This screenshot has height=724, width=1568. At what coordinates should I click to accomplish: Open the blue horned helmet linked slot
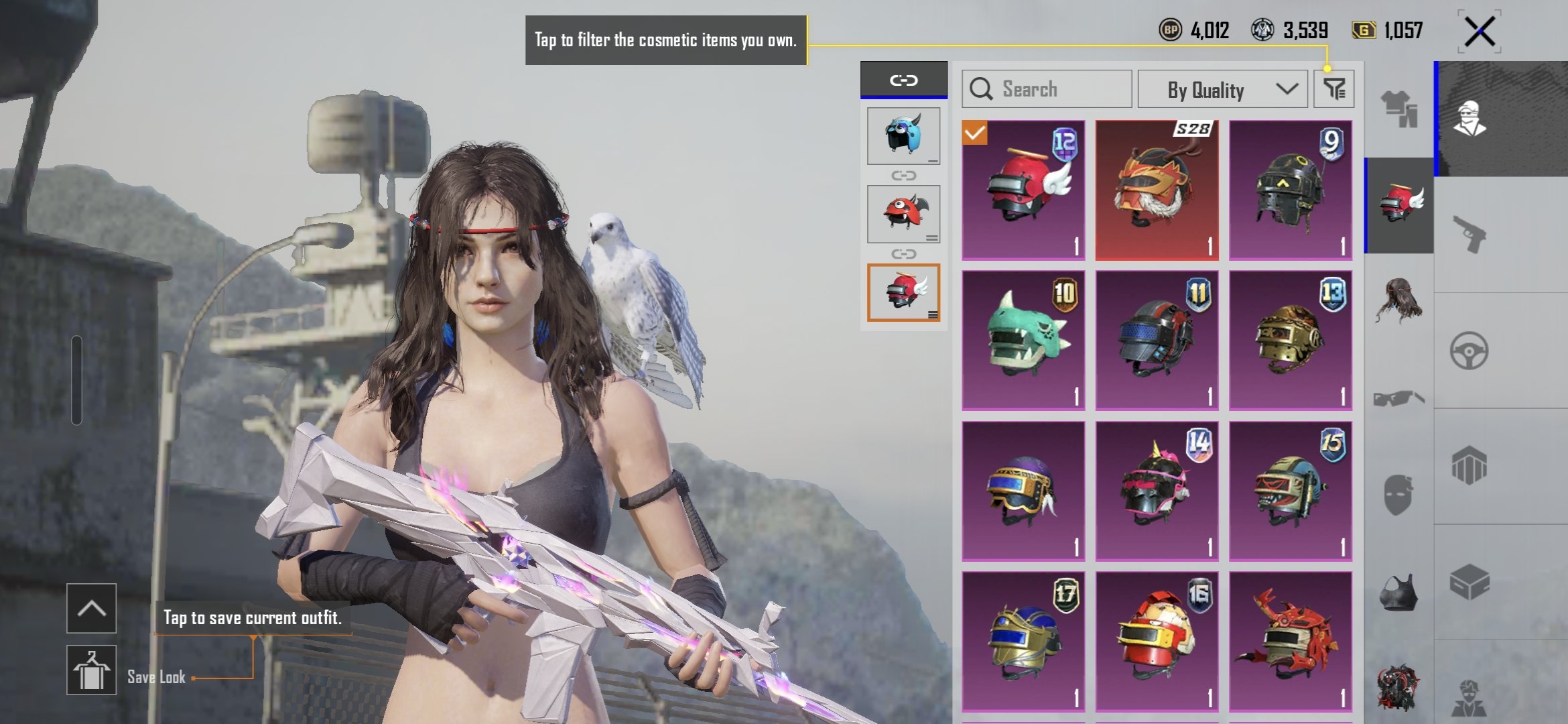[x=903, y=135]
